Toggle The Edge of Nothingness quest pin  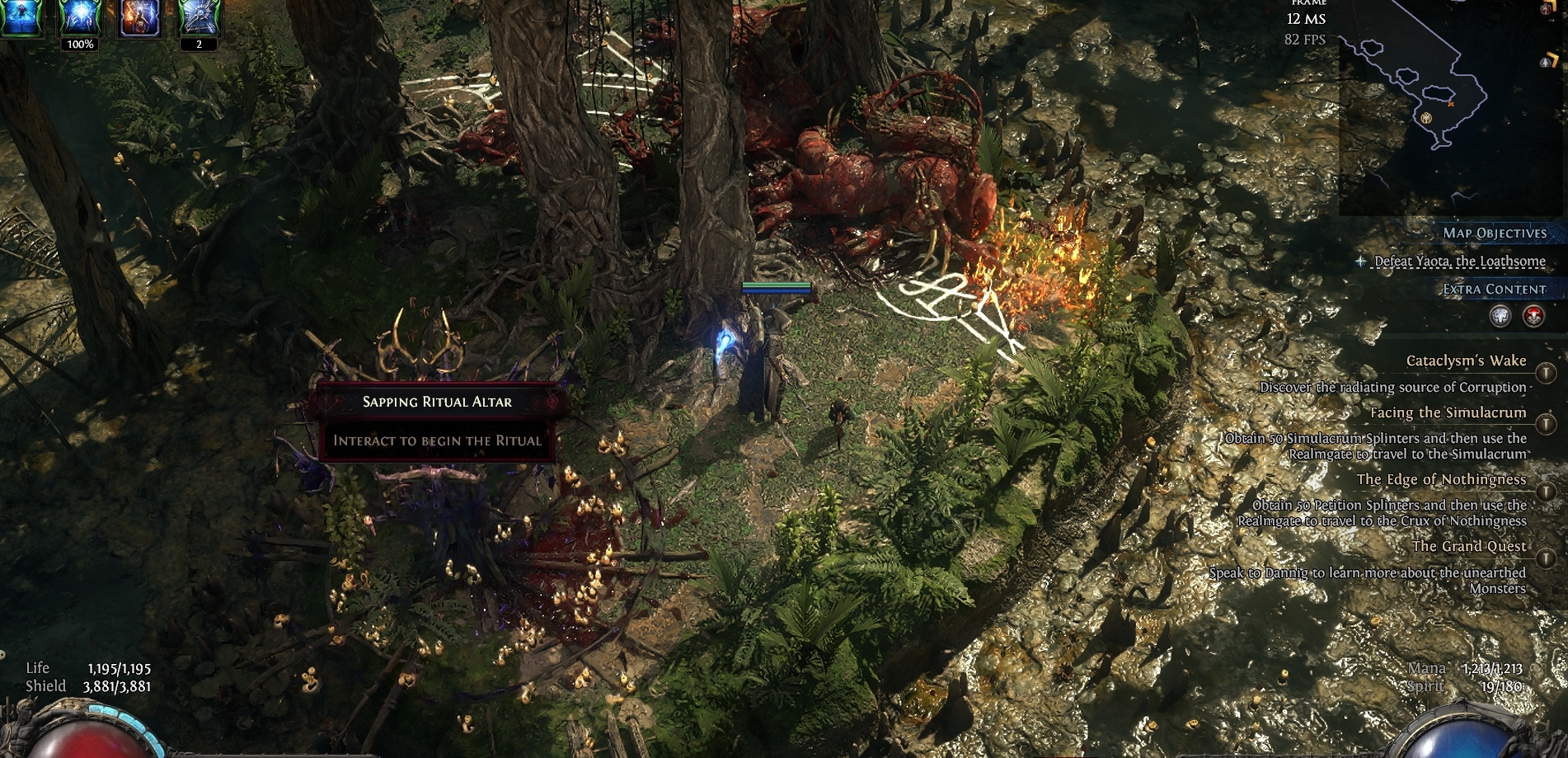click(1546, 492)
